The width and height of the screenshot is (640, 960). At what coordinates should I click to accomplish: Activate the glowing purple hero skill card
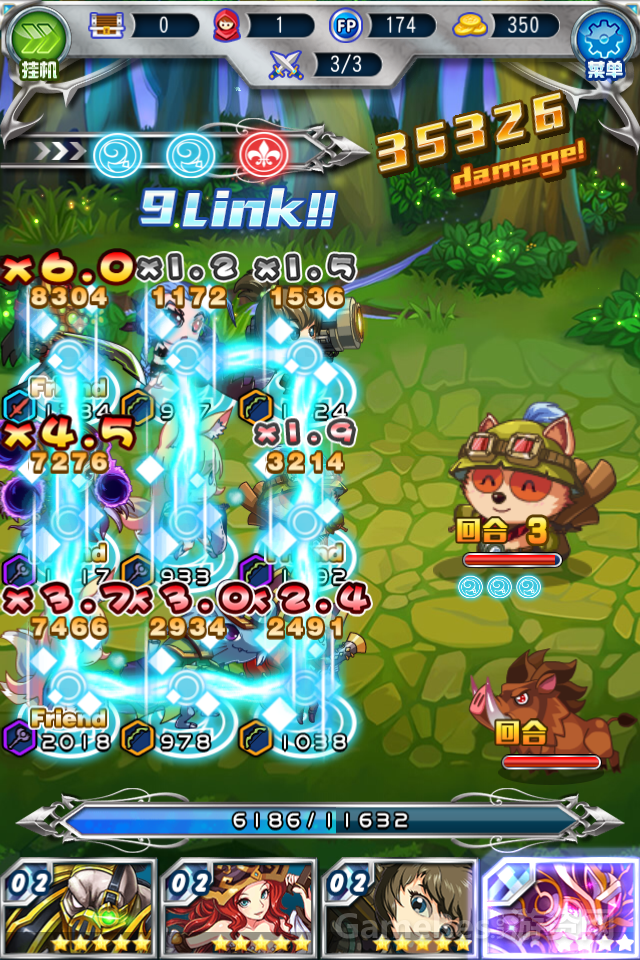click(560, 908)
